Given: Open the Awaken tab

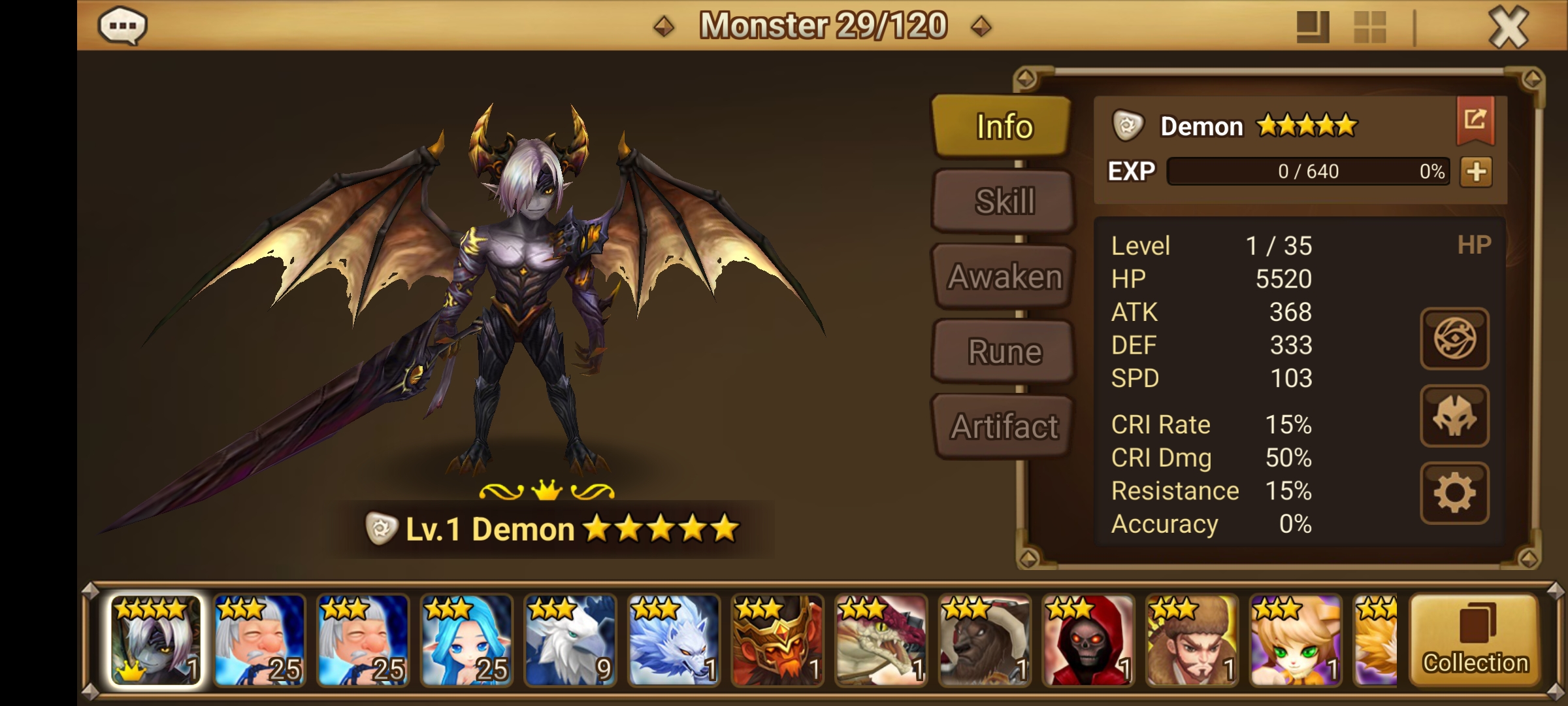Looking at the screenshot, I should [1002, 276].
